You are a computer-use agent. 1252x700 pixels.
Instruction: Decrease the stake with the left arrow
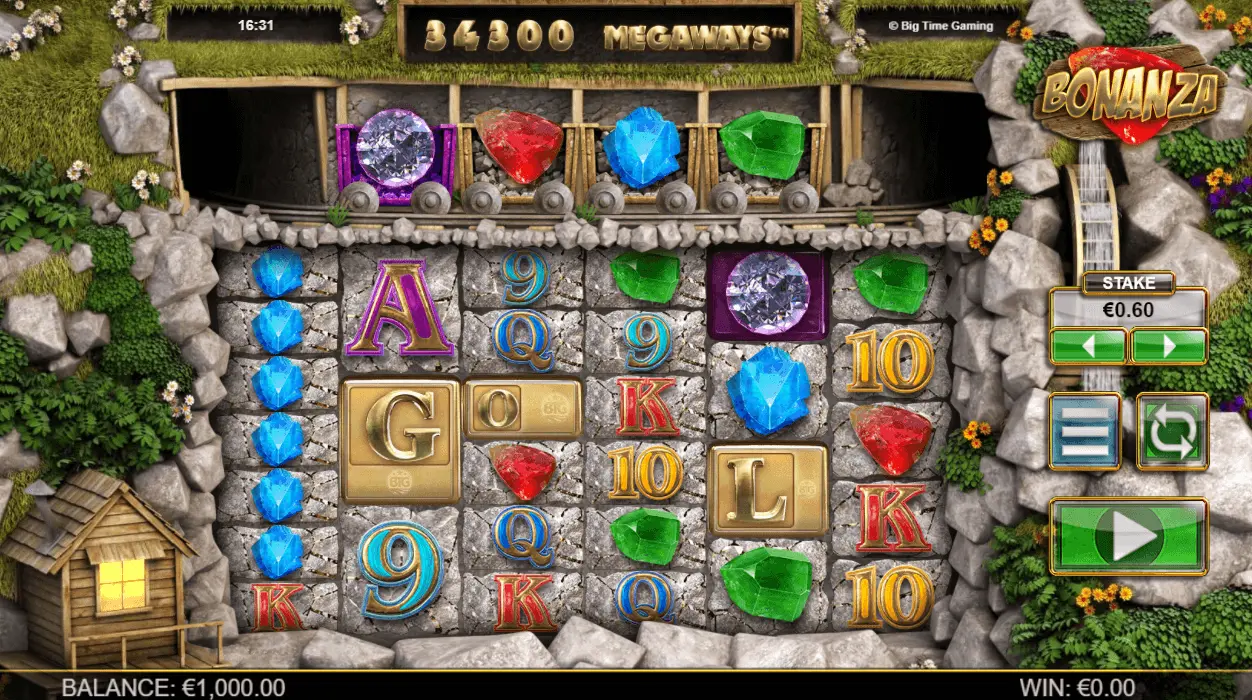(1089, 346)
